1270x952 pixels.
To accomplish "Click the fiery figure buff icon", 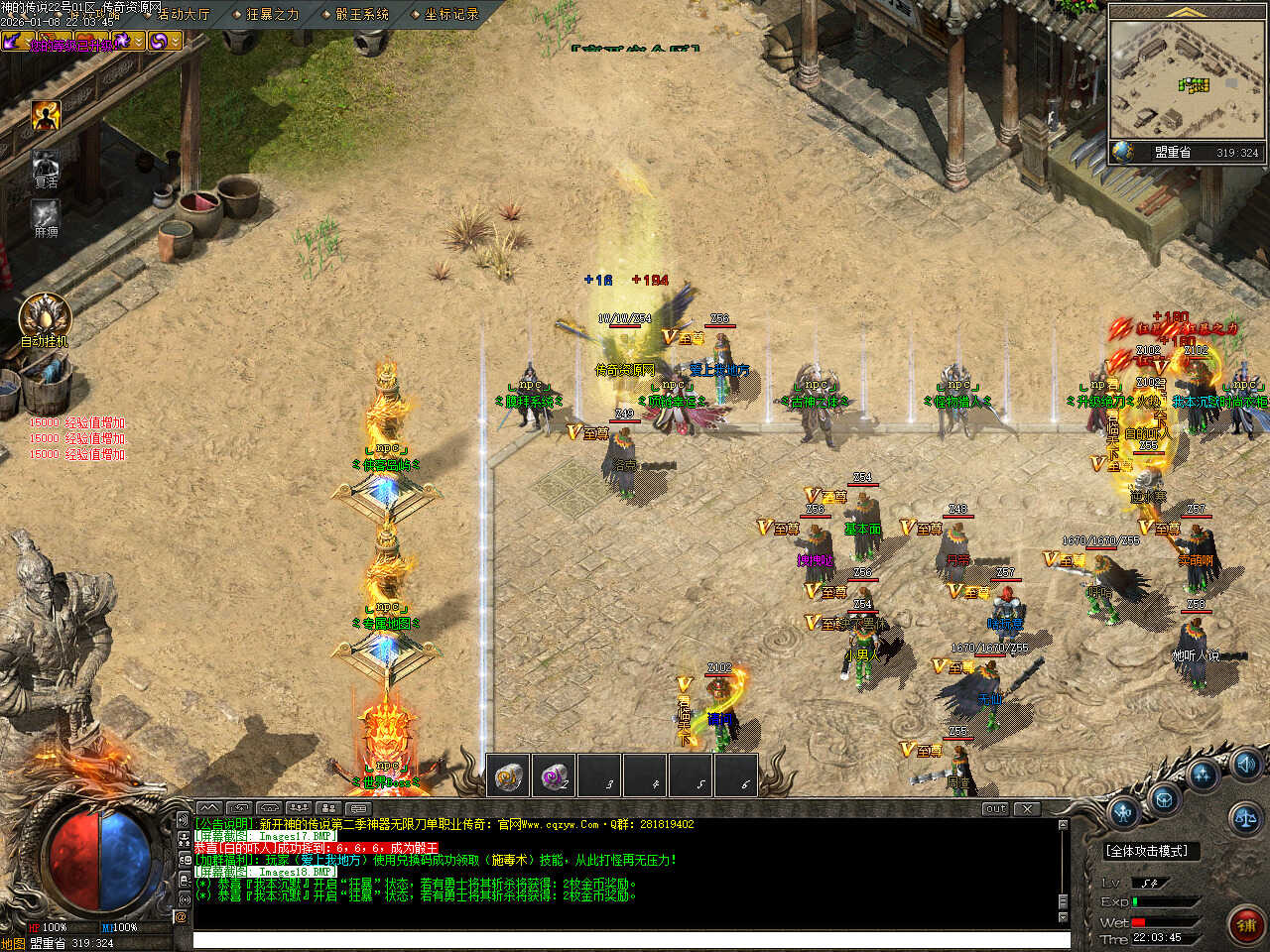I will click(46, 116).
